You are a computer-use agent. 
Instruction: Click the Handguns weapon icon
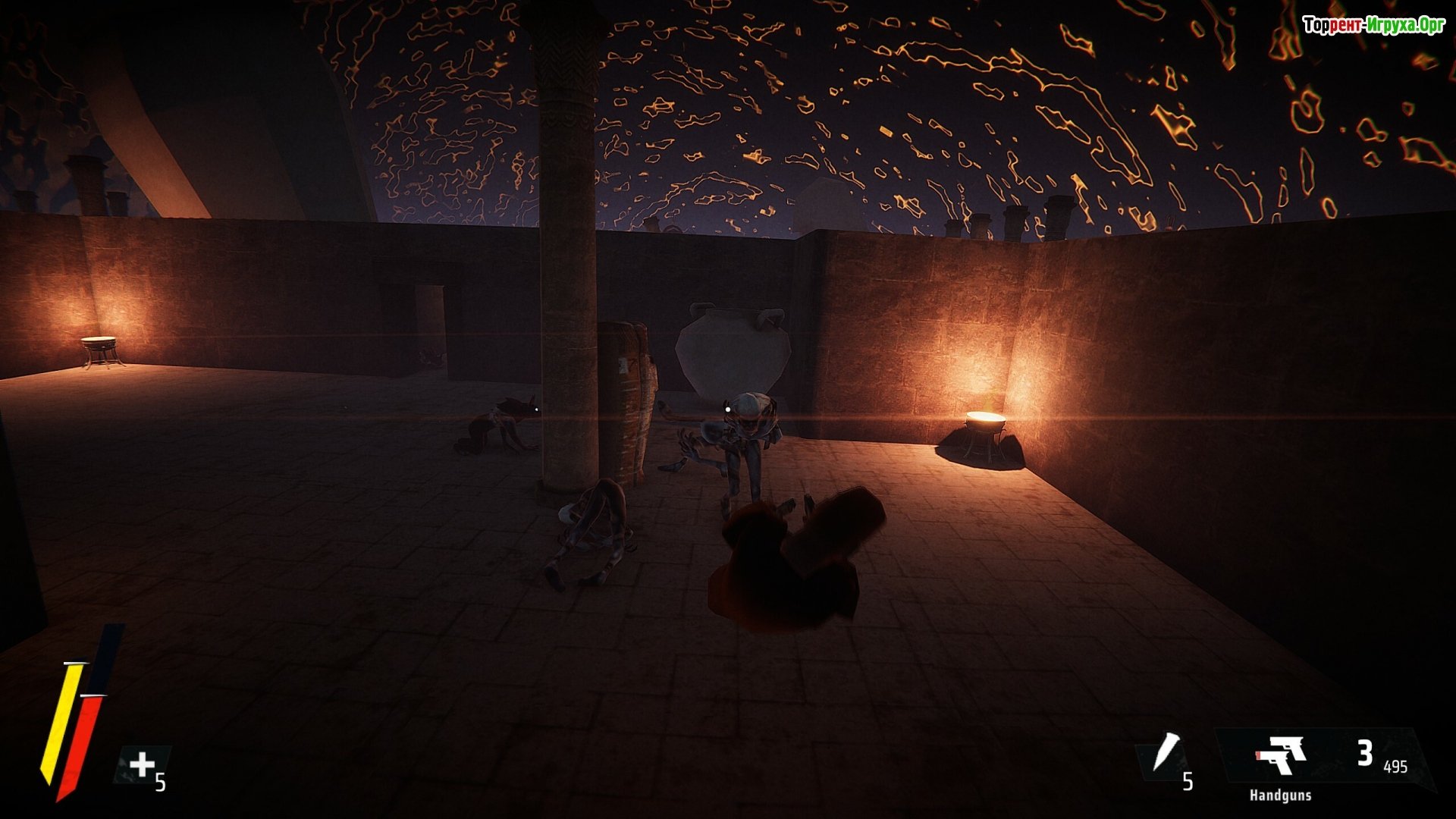1281,755
